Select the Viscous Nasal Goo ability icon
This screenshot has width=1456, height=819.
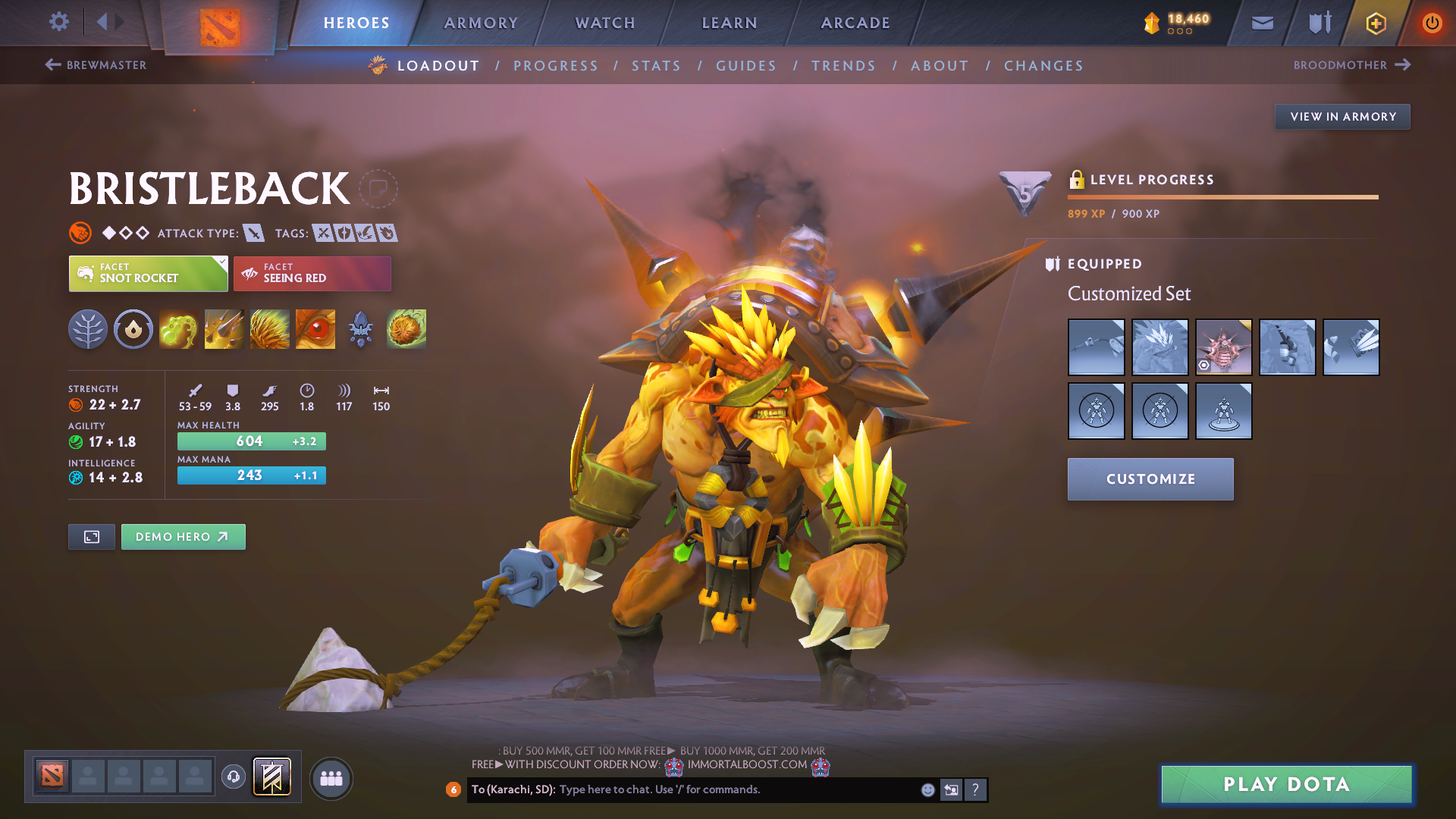[x=178, y=329]
